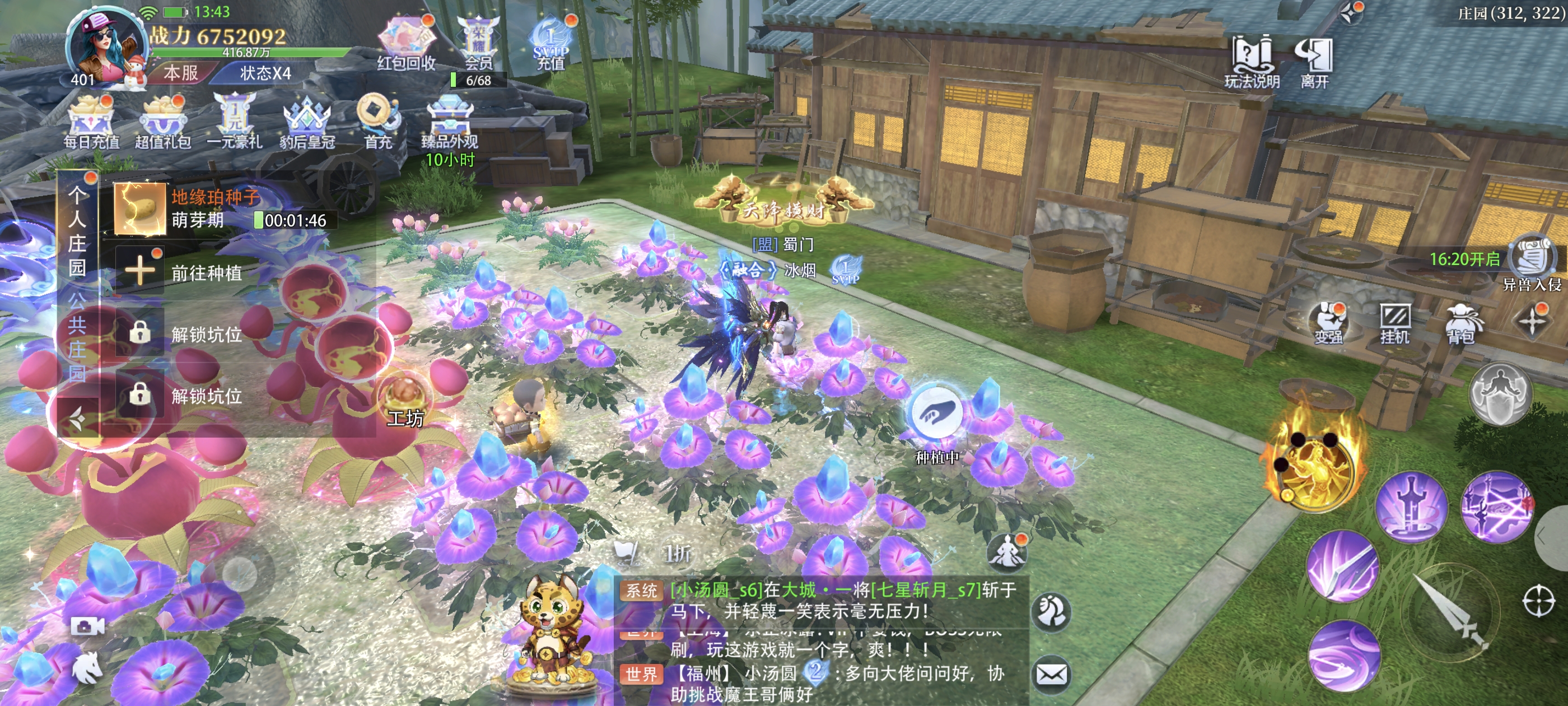Open the 背包 backpack

[1460, 323]
